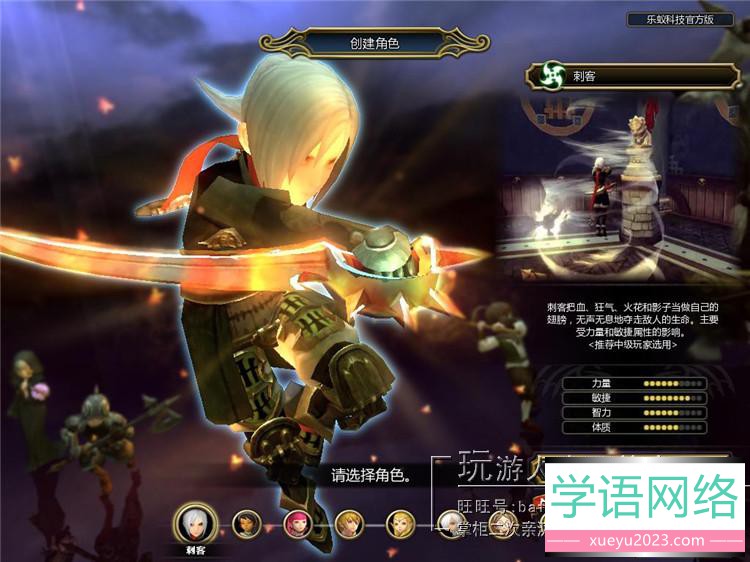
Task: Select the white-haired Assassin (刺客) portrait
Action: click(195, 522)
